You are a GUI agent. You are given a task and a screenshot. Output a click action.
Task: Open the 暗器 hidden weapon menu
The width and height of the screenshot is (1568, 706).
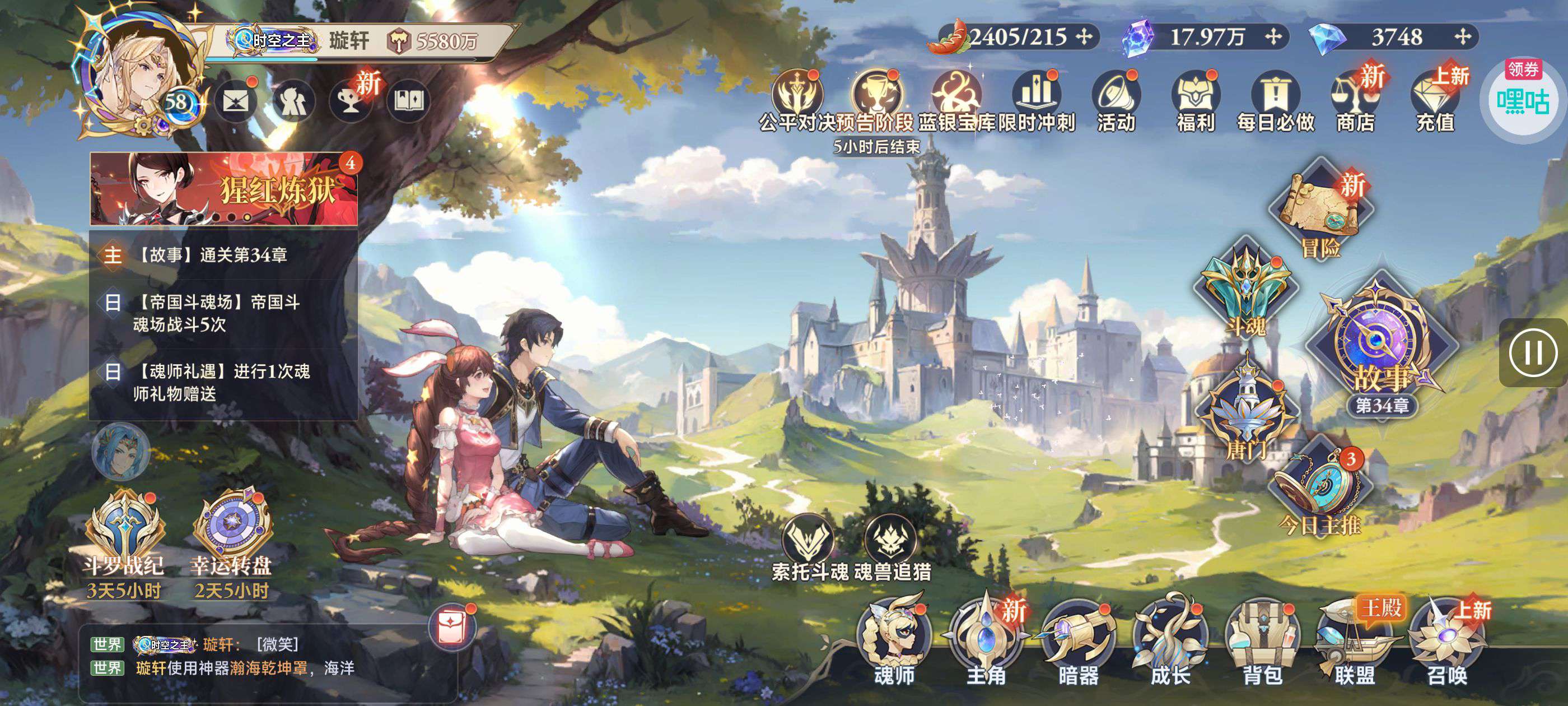pyautogui.click(x=1078, y=640)
